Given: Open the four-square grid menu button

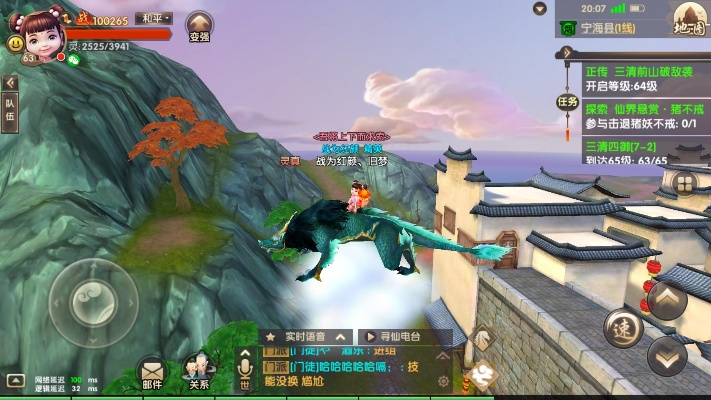Looking at the screenshot, I should (x=684, y=183).
